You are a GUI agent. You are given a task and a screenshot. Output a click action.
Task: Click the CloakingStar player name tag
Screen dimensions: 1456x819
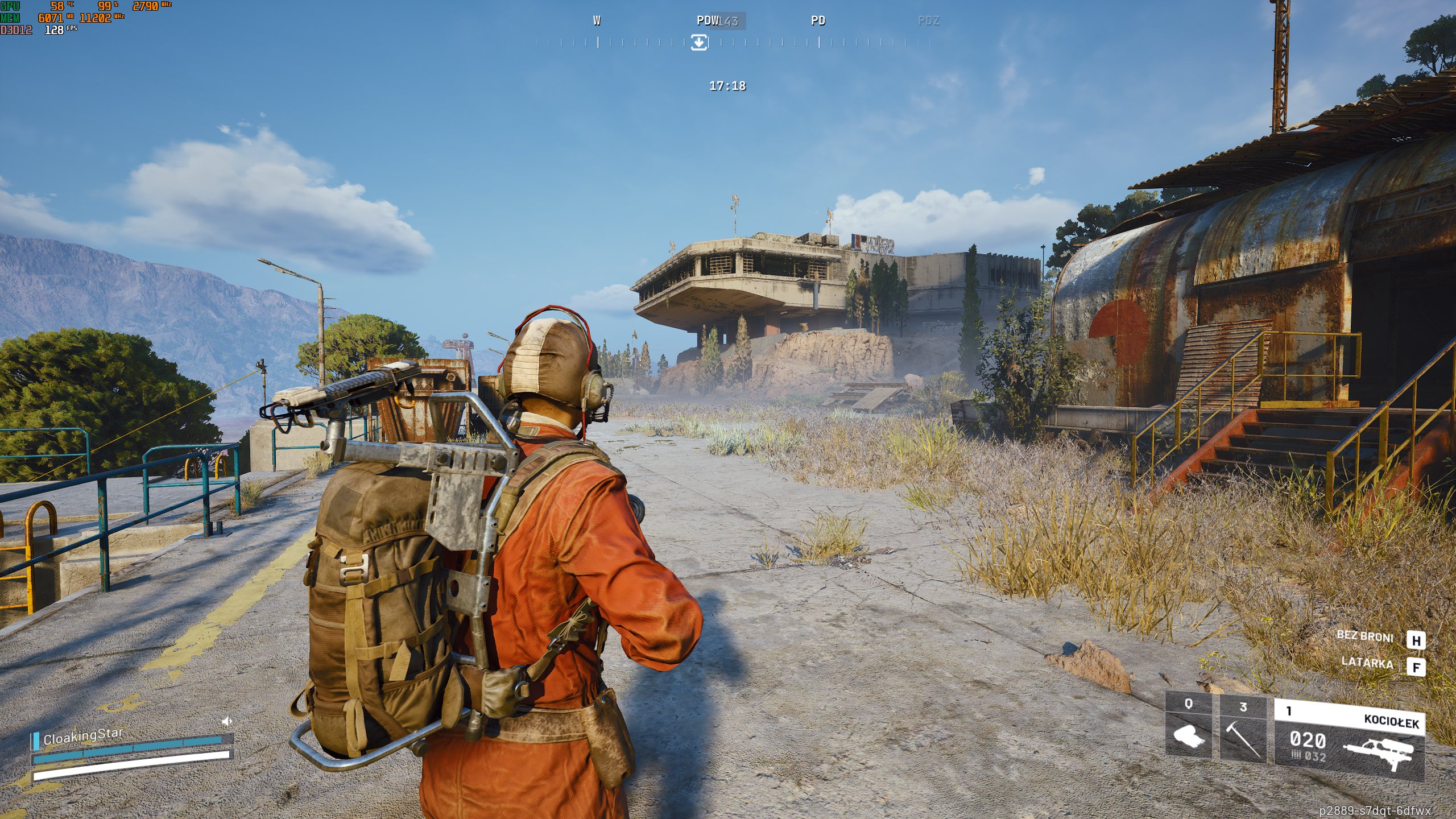(83, 736)
